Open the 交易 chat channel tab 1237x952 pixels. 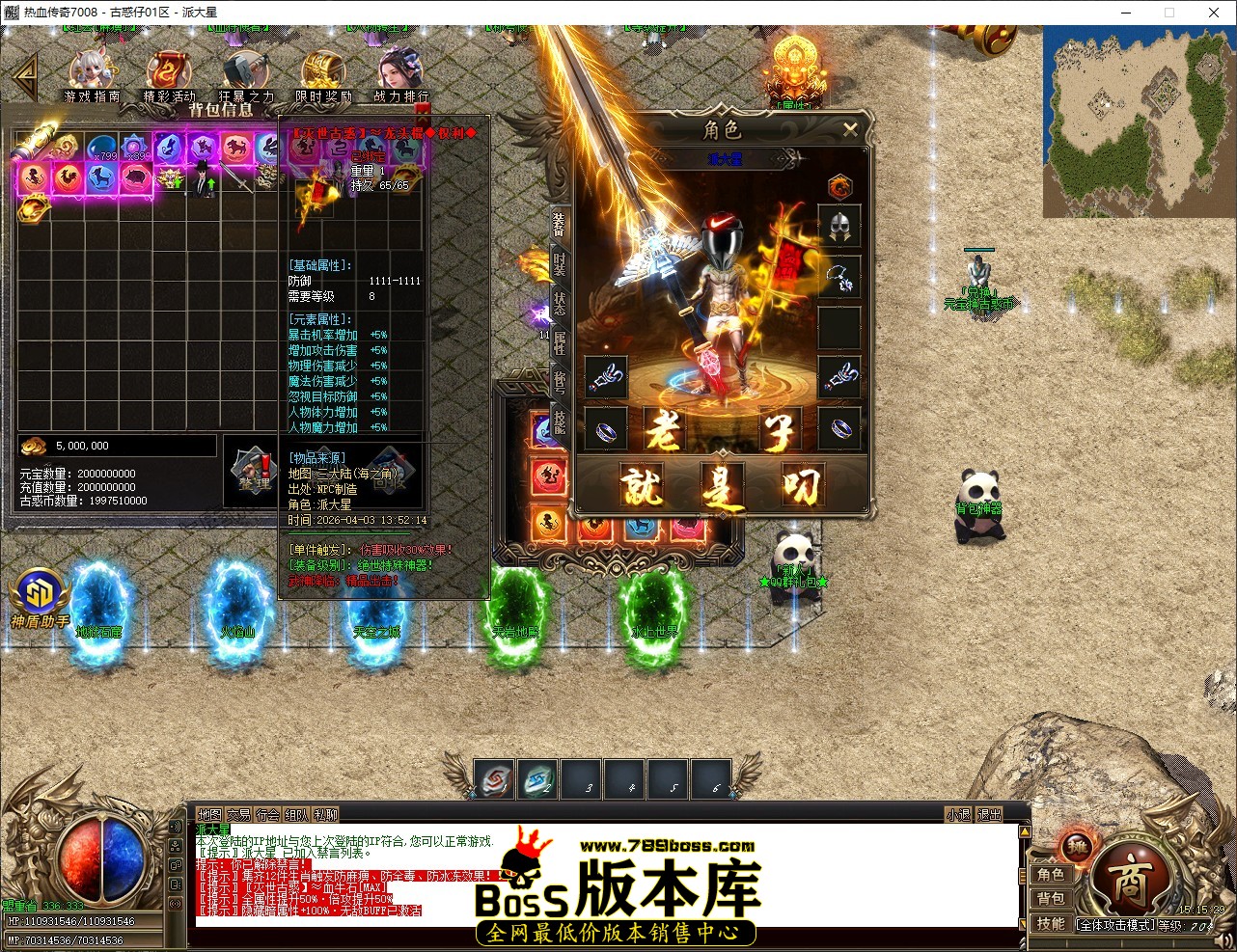[x=239, y=814]
